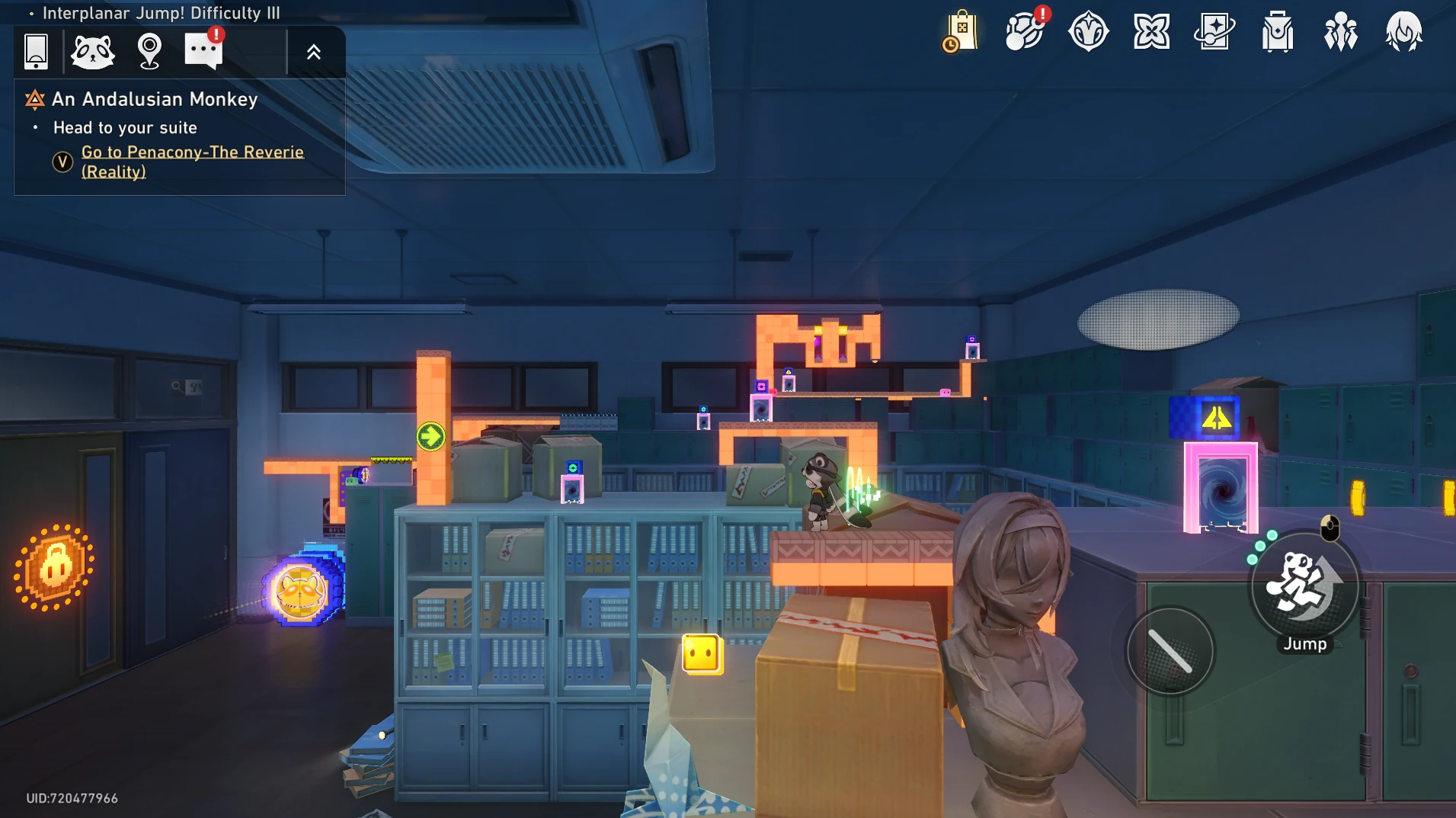The height and width of the screenshot is (818, 1456).
Task: Click the raccoon face icon
Action: [92, 52]
